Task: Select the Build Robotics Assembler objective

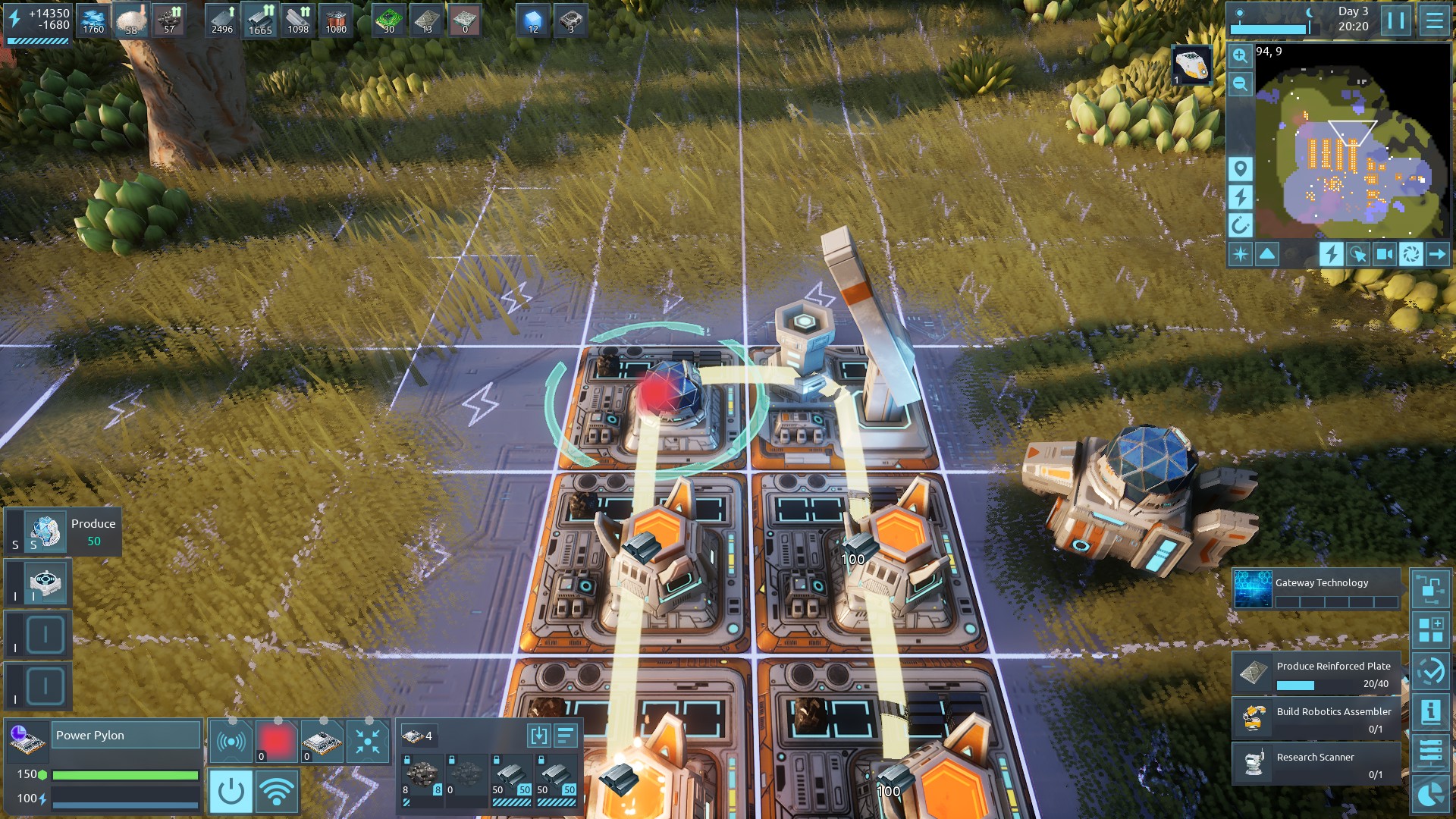Action: click(1316, 719)
